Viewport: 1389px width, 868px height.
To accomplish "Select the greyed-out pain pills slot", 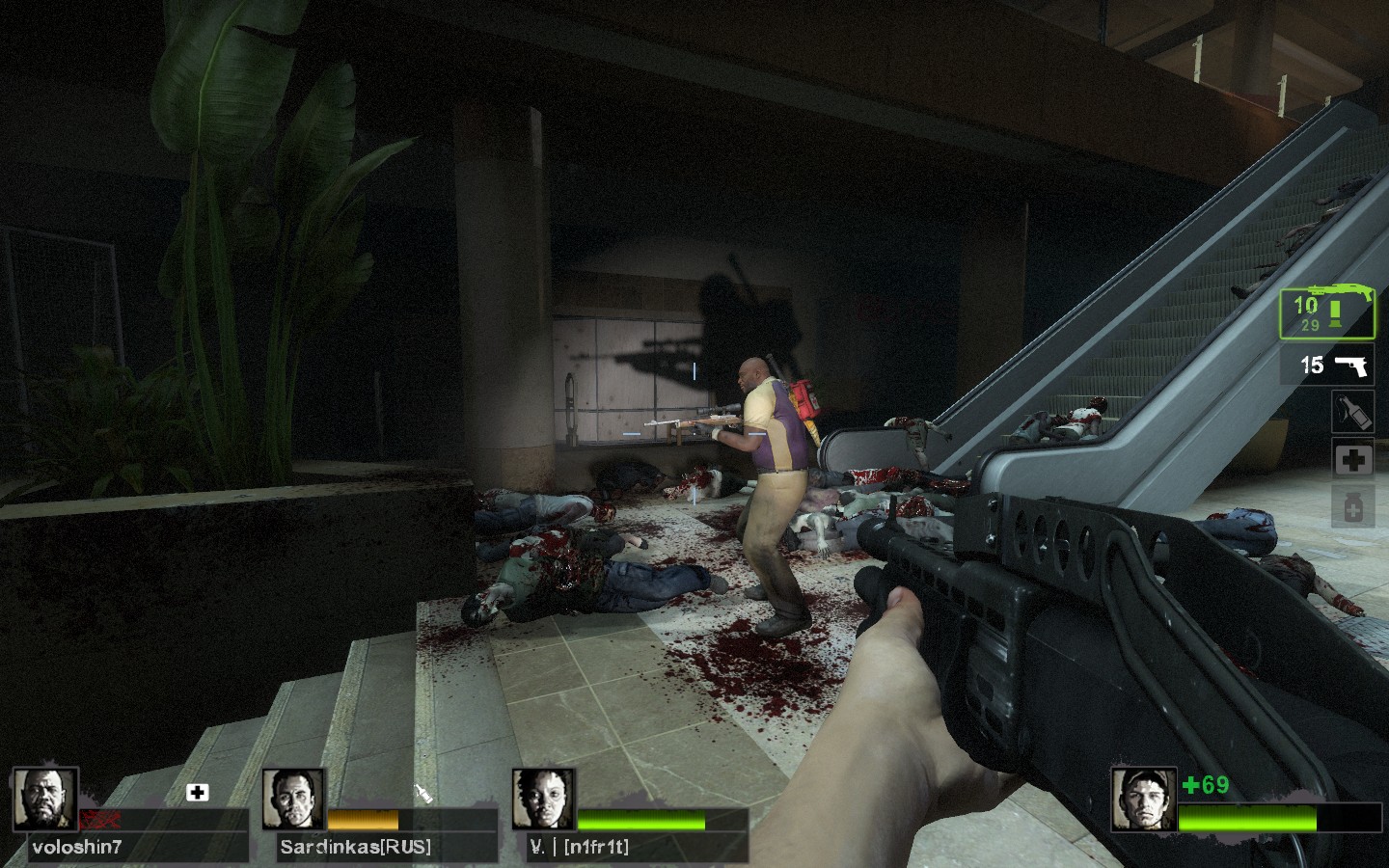I will pyautogui.click(x=1352, y=506).
